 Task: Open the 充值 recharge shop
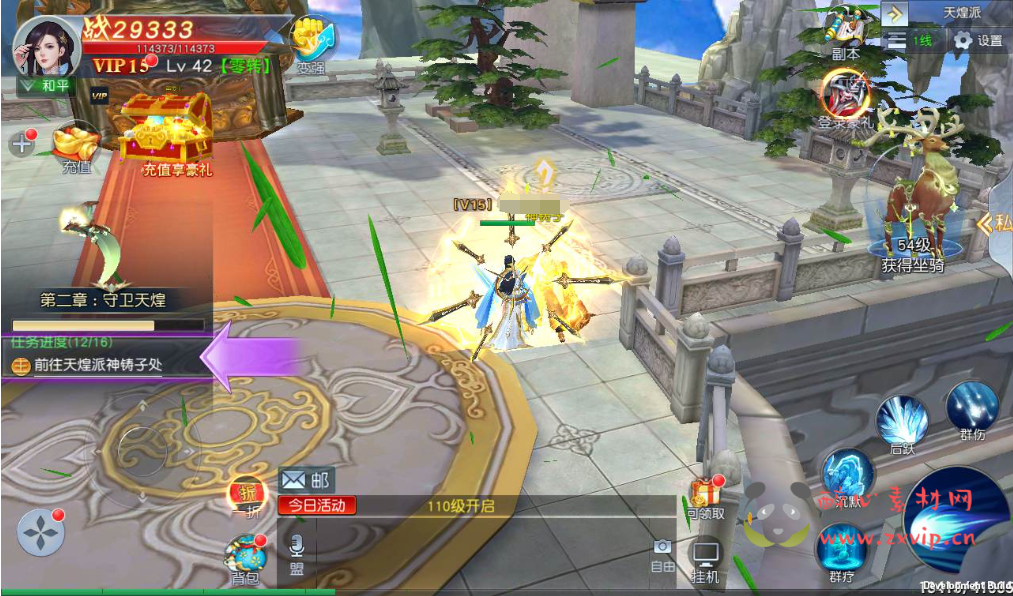pyautogui.click(x=76, y=147)
